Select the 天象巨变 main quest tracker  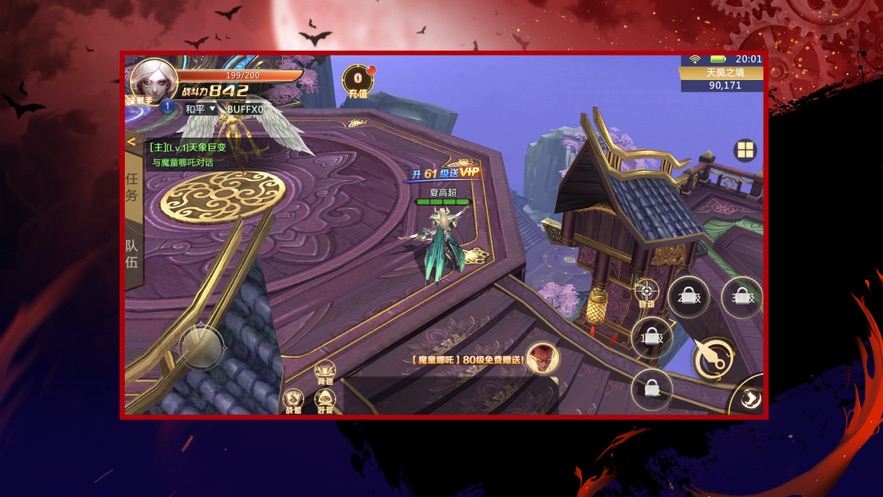[189, 147]
